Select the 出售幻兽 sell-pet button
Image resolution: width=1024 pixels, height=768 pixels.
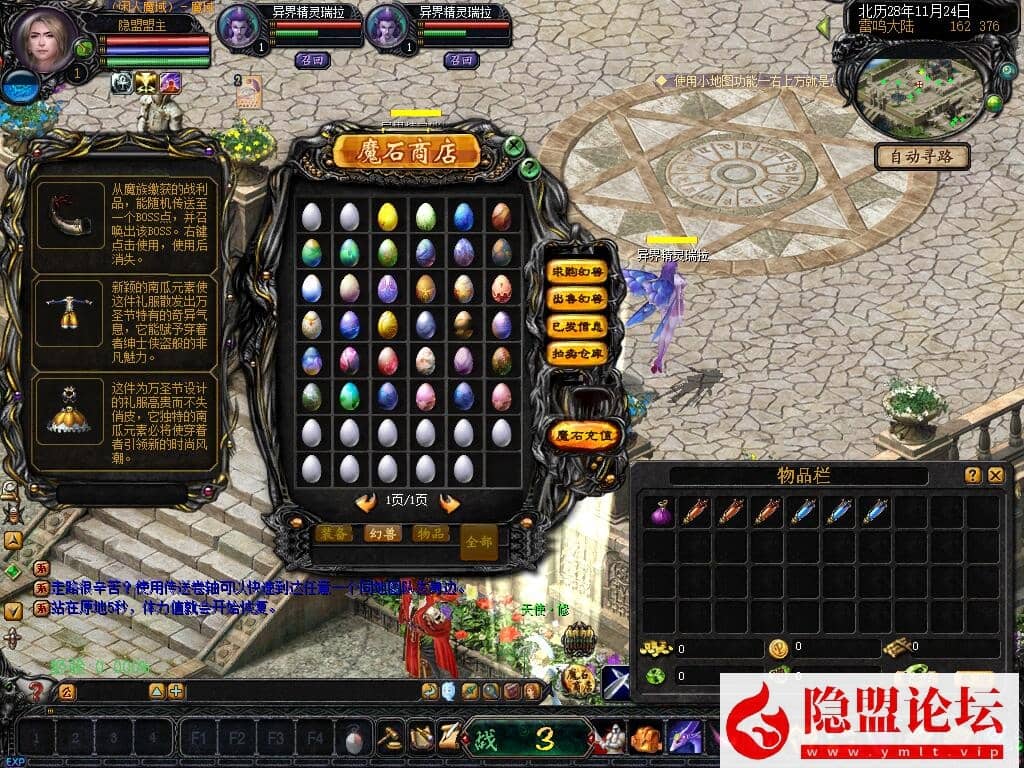point(578,299)
